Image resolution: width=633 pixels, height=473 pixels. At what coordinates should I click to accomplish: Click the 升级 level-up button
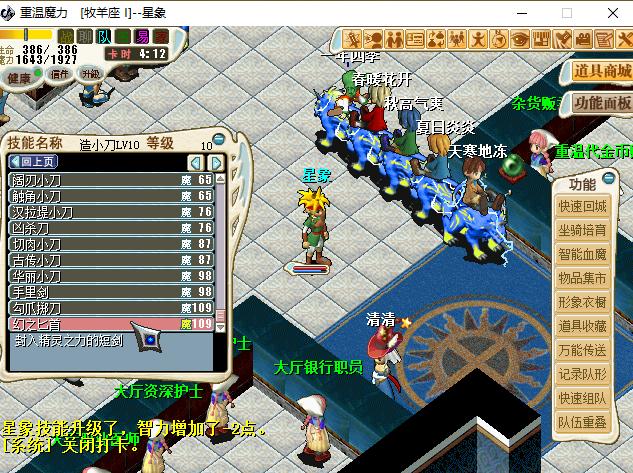pos(91,74)
